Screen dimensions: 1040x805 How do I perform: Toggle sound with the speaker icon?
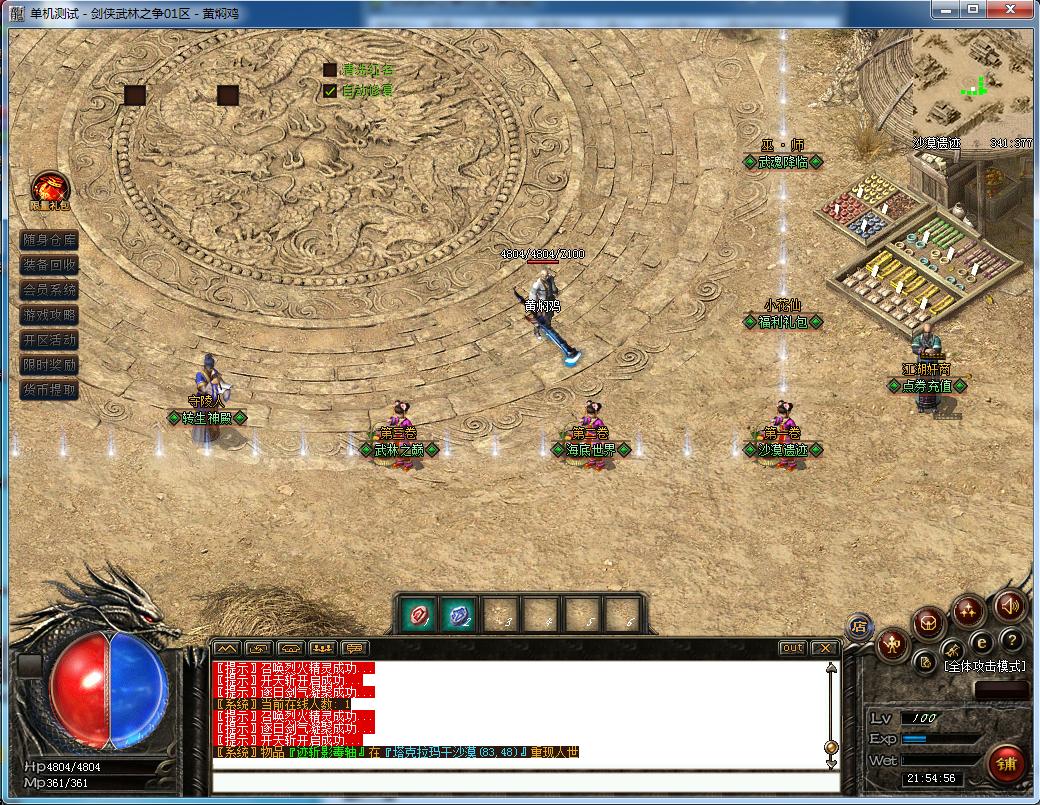point(1010,606)
